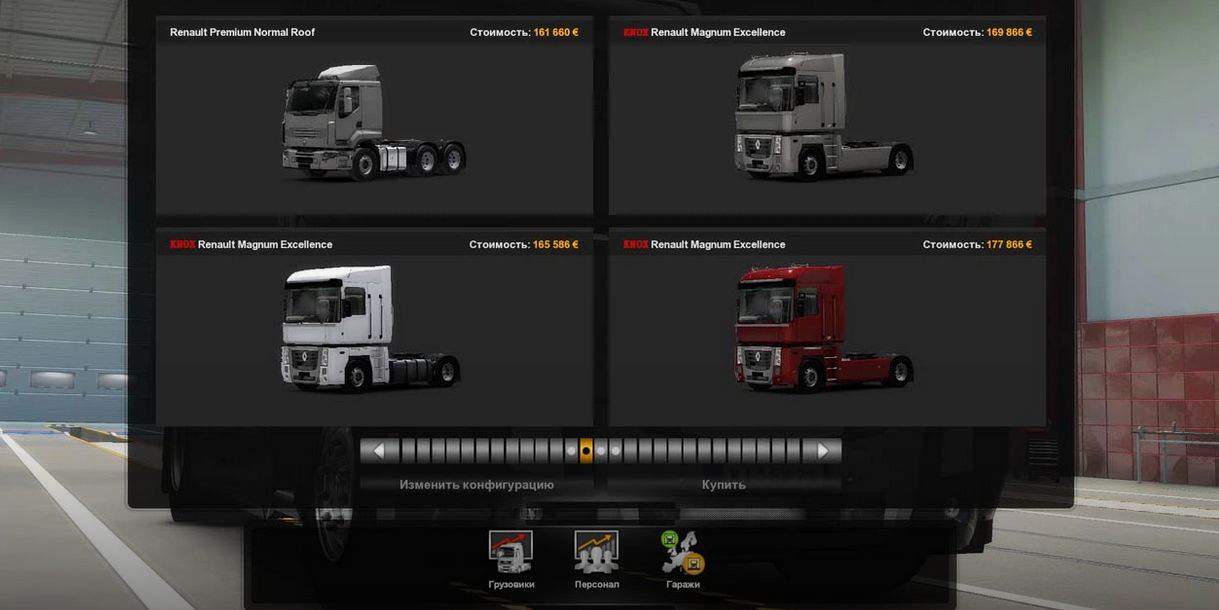Screen dimensions: 1219x610
Task: Select the Renault Premium Normal Roof truck
Action: (374, 120)
